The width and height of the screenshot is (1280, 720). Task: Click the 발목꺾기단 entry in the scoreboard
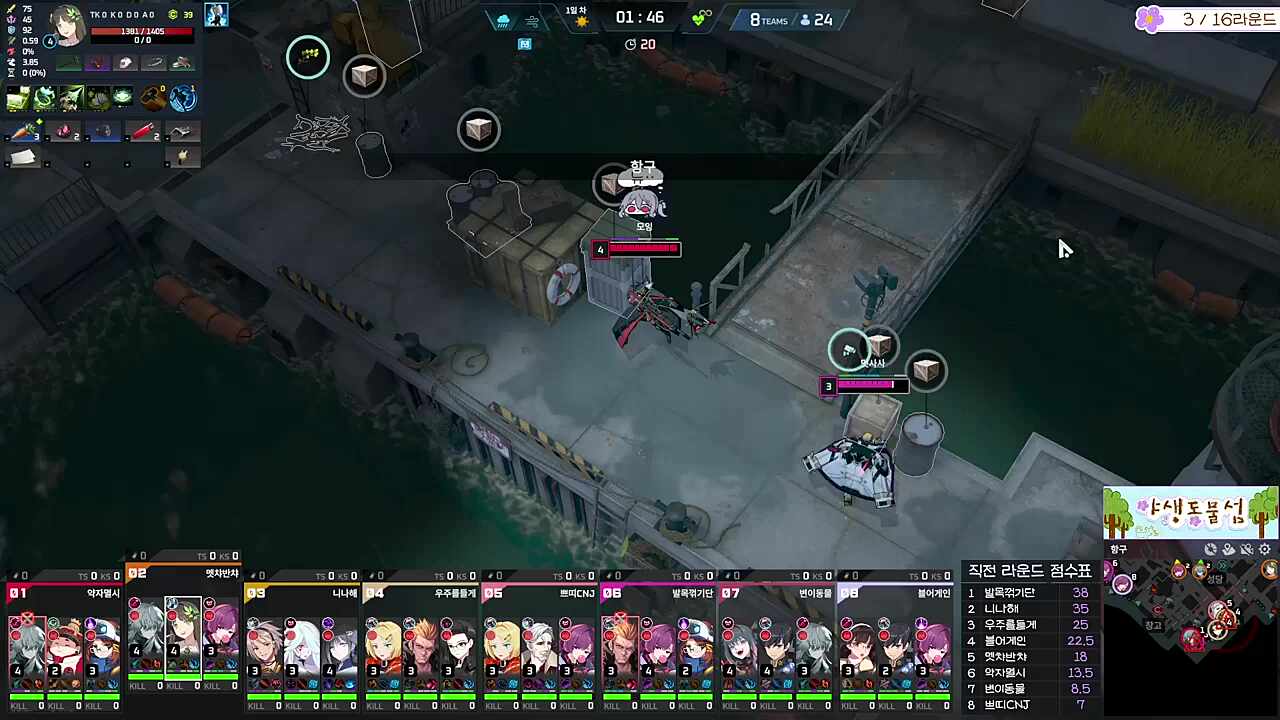point(1010,593)
